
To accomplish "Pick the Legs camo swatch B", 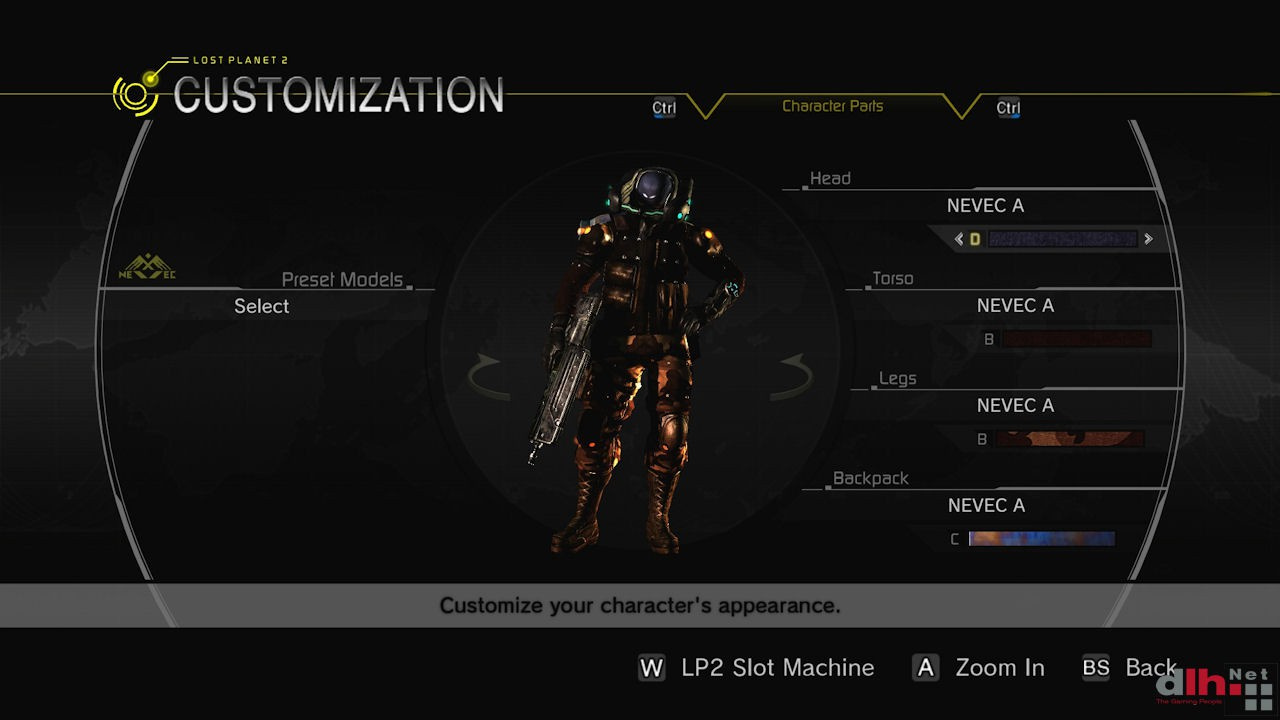I will (1069, 439).
